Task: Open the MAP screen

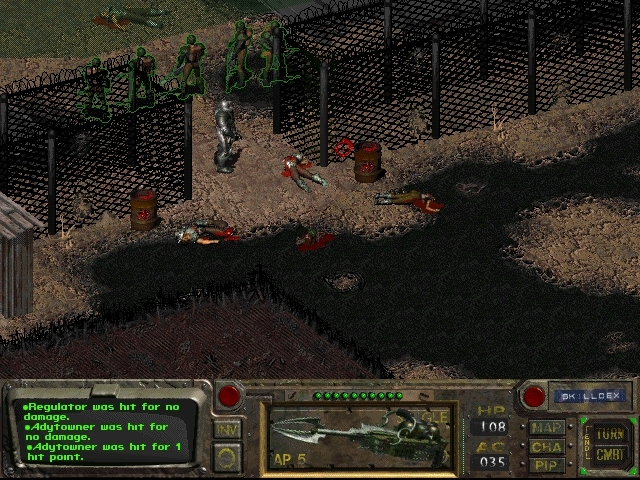Action: (547, 427)
